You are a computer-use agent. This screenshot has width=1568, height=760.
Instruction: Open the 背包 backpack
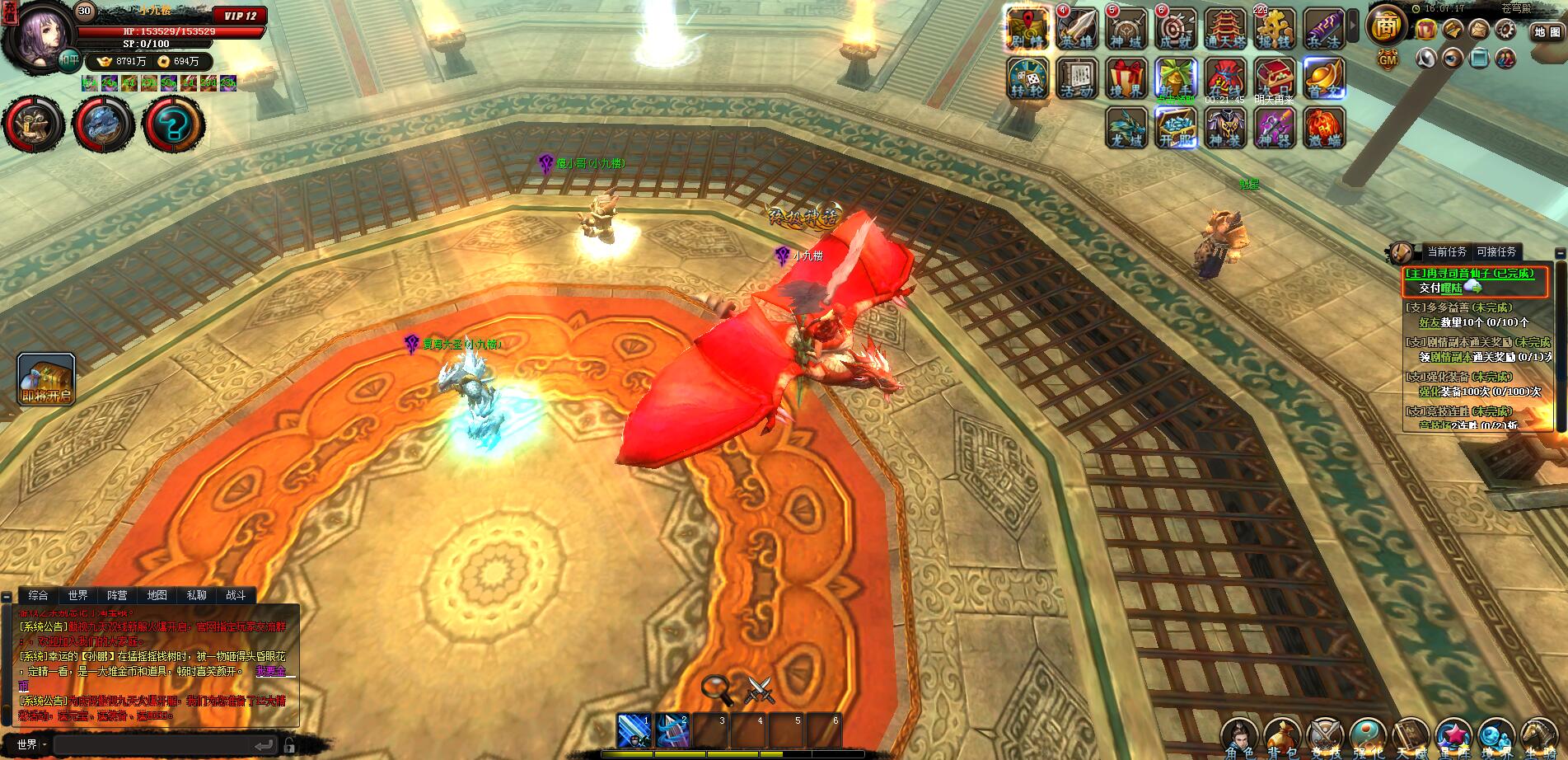coord(1283,736)
